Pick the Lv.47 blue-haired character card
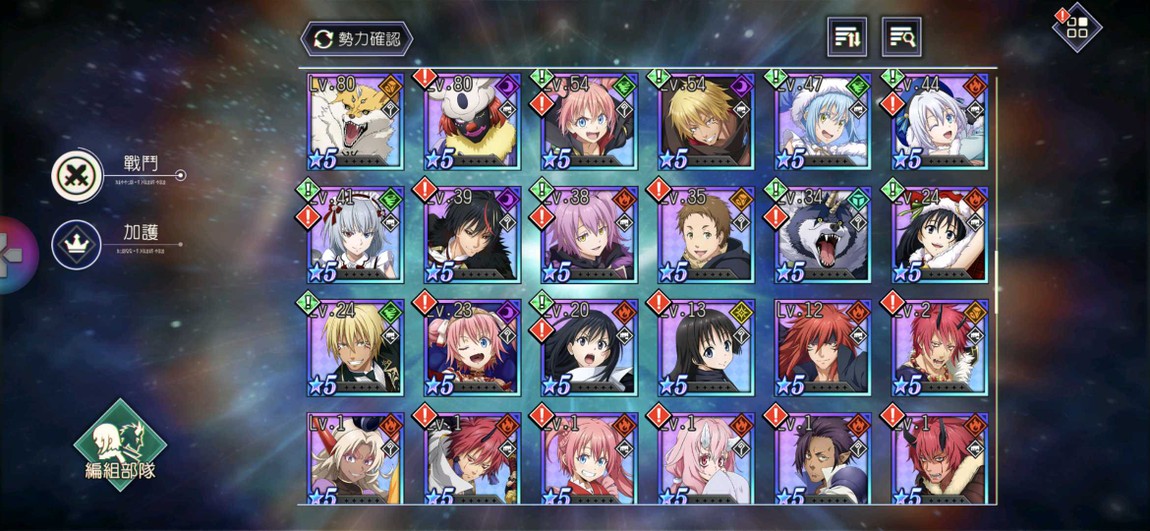1150x531 pixels. [822, 121]
